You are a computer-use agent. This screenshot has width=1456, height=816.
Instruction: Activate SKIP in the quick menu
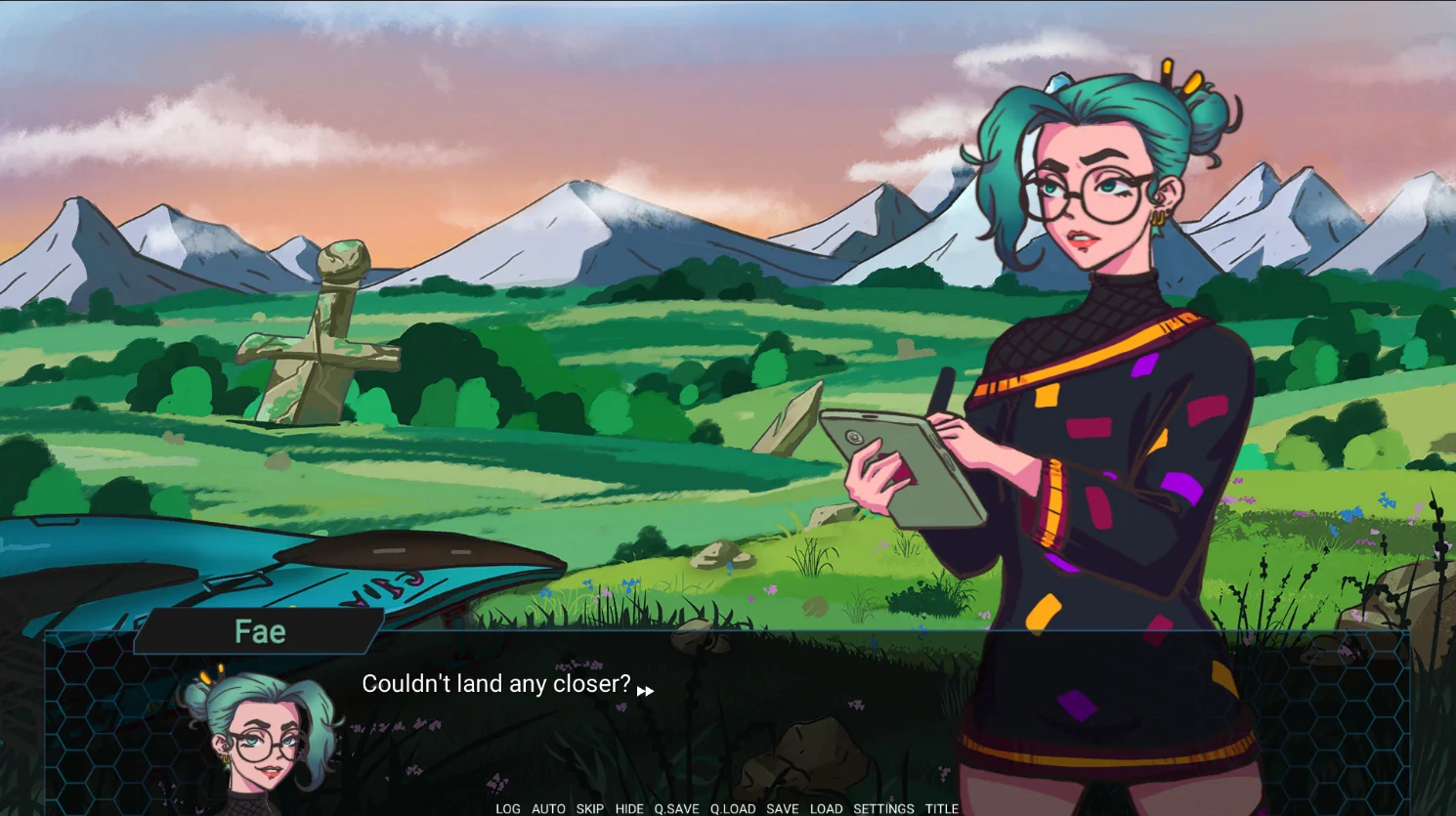589,808
